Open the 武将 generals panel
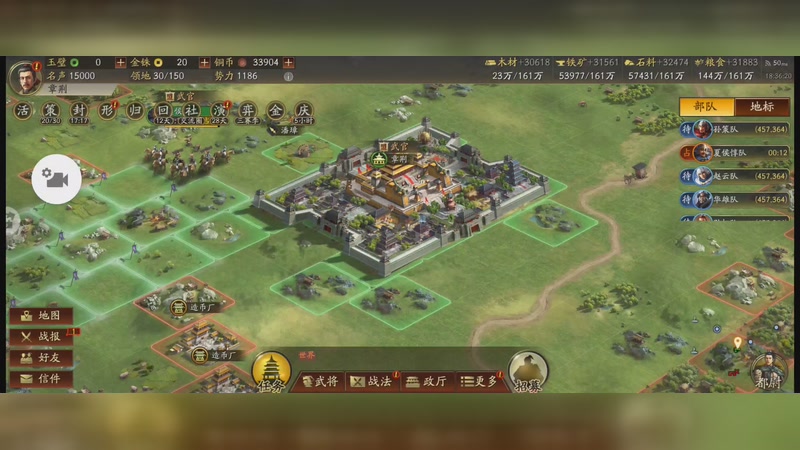Viewport: 800px width, 450px height. point(319,381)
